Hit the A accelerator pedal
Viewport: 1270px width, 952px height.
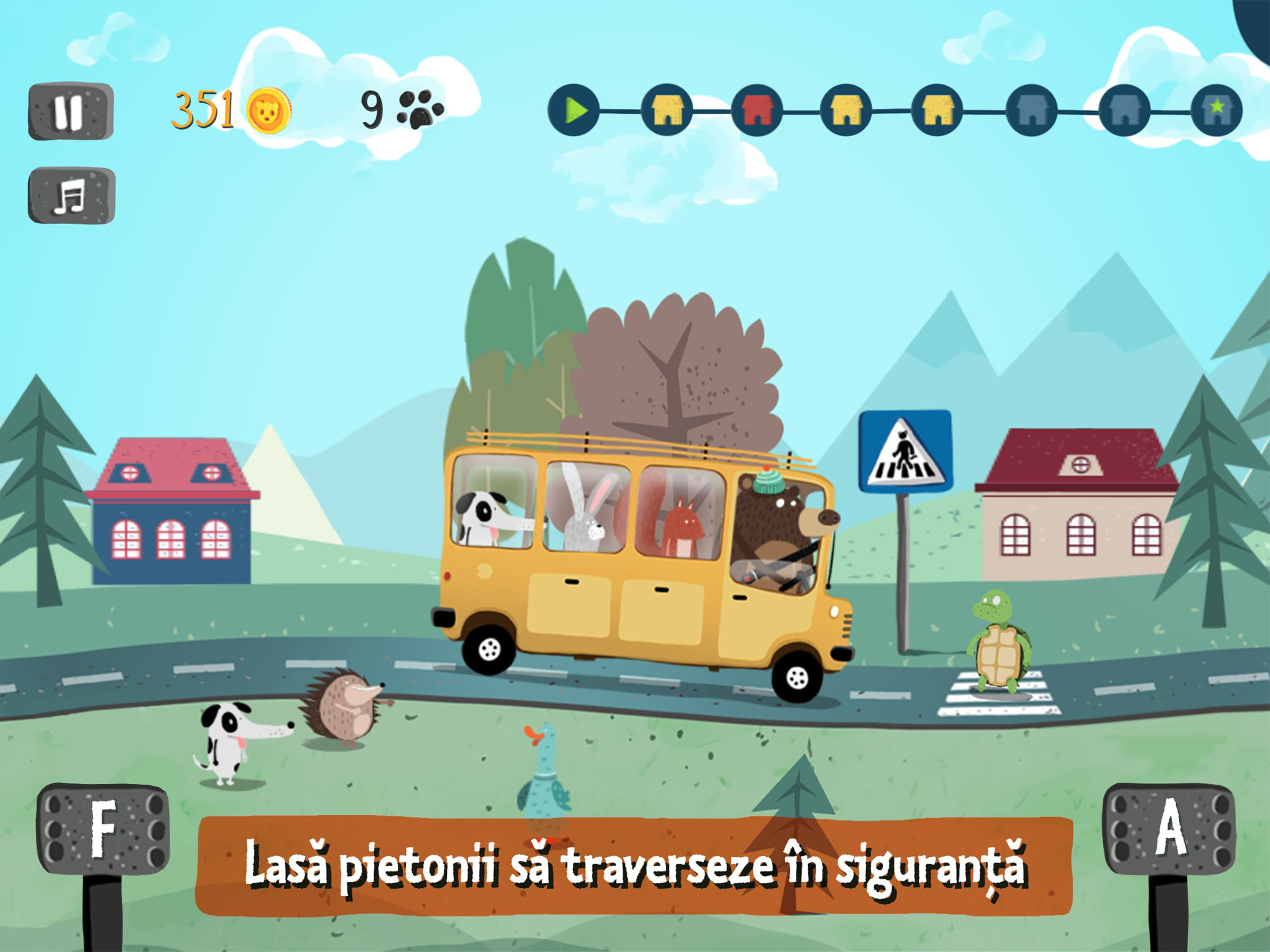coord(1170,828)
